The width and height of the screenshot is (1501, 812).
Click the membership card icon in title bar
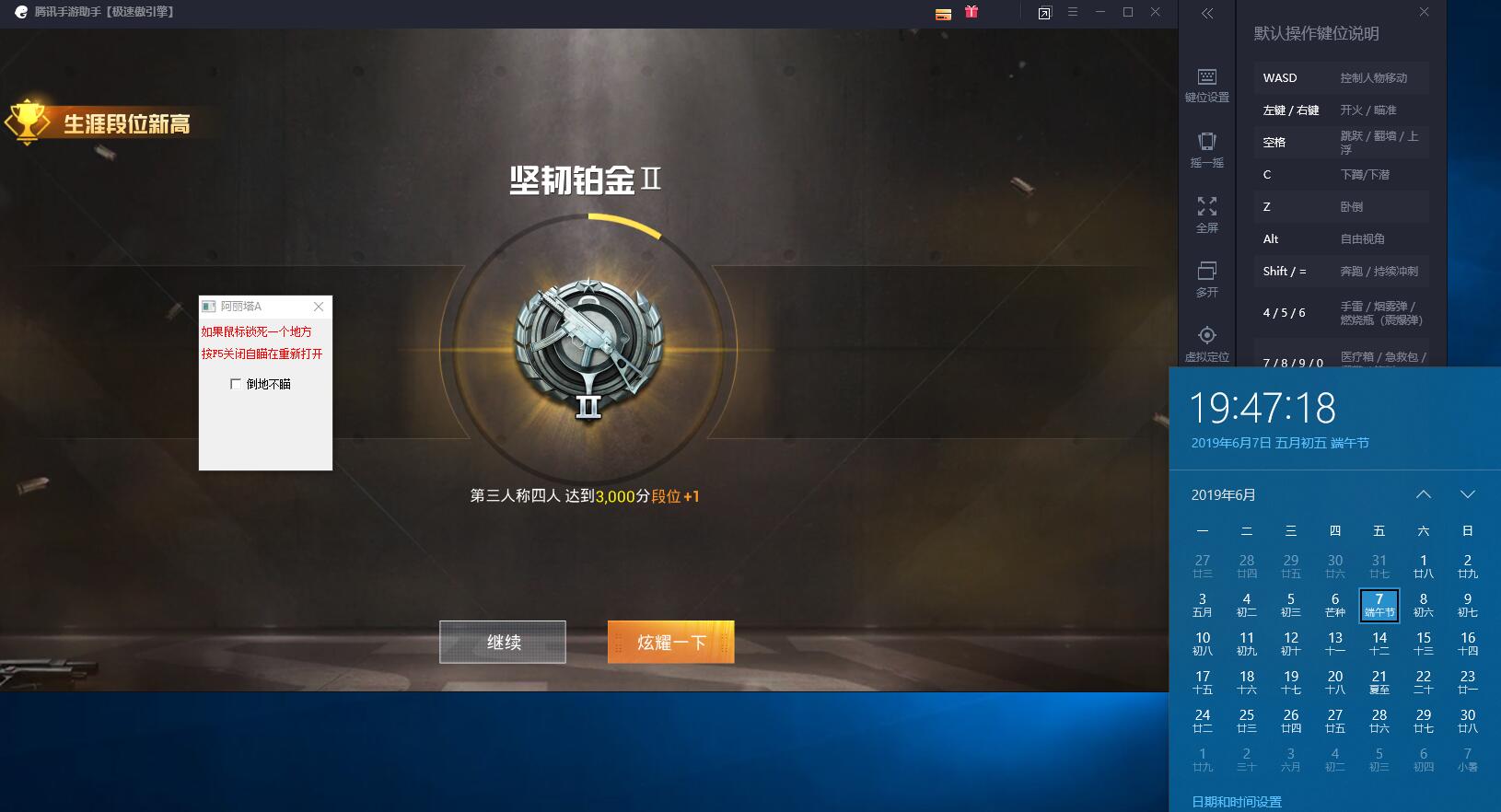[x=943, y=14]
